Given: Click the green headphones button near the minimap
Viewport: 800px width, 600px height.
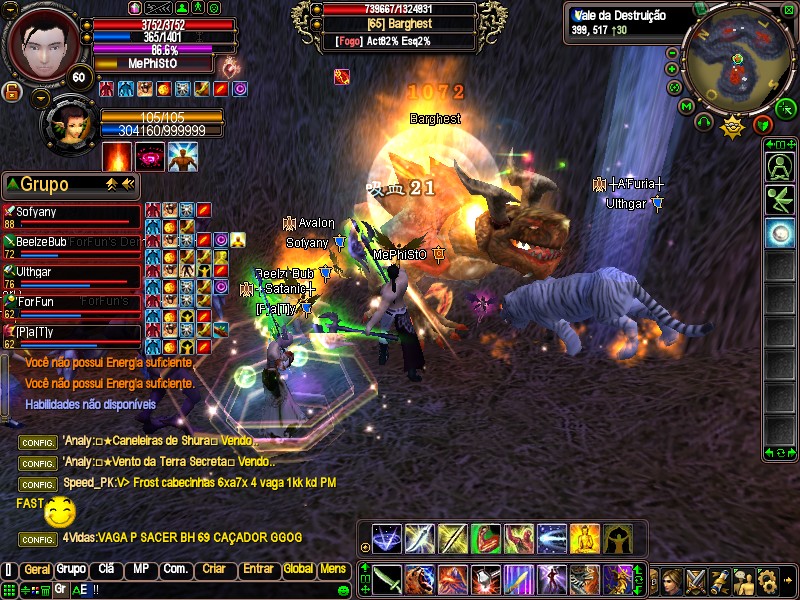Looking at the screenshot, I should 703,123.
